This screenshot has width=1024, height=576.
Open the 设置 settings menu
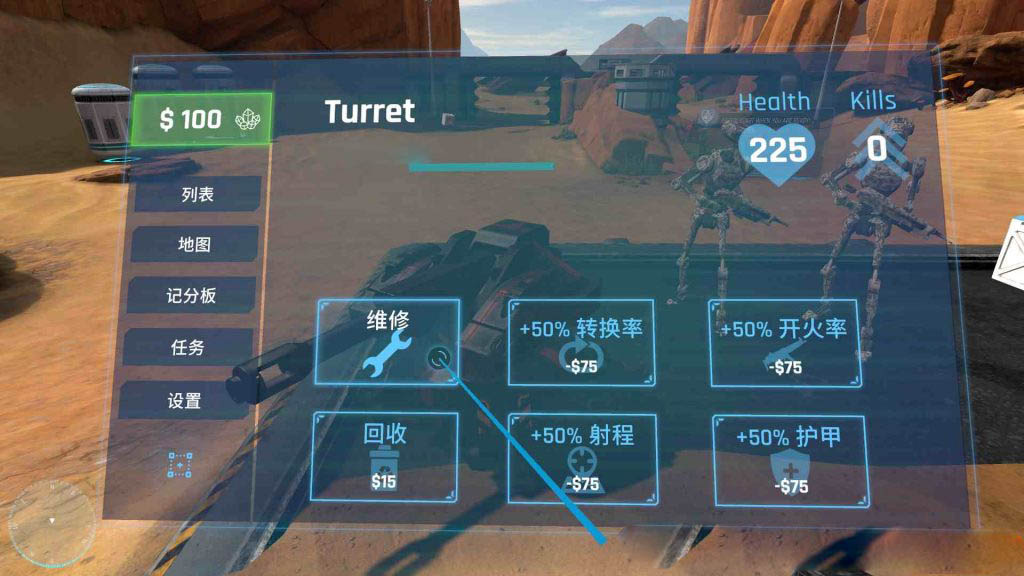coord(184,401)
